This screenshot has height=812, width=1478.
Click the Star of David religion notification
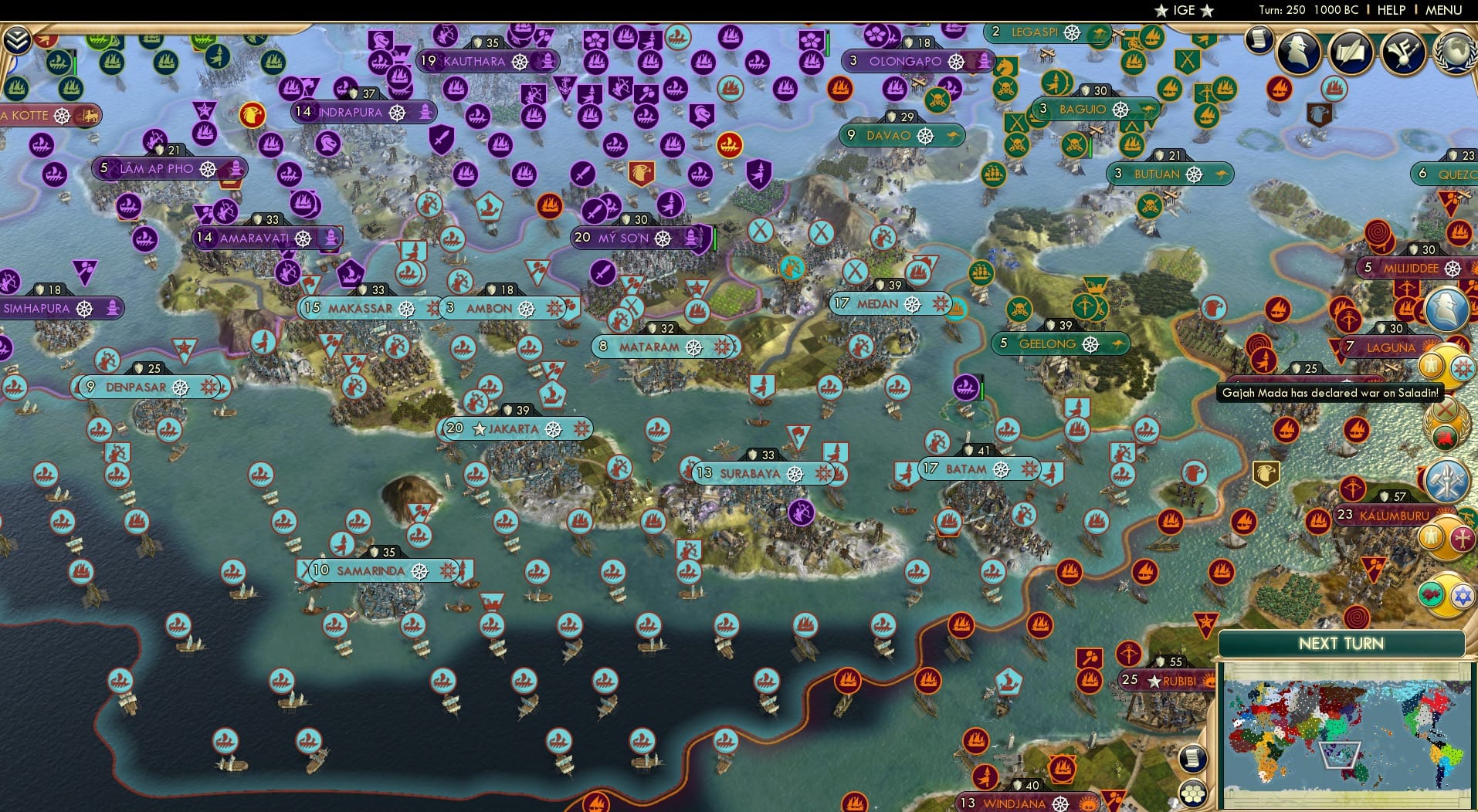click(1461, 594)
